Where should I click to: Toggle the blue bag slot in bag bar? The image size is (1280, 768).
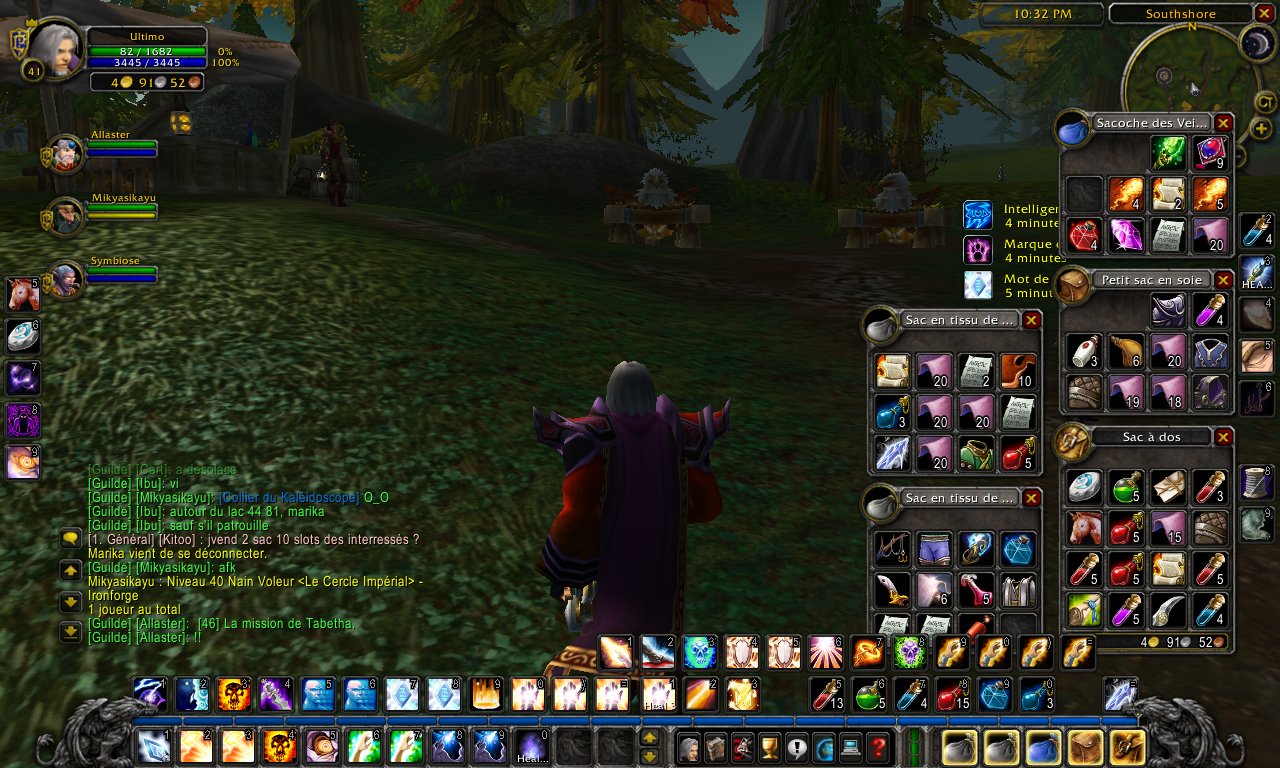pyautogui.click(x=1043, y=747)
